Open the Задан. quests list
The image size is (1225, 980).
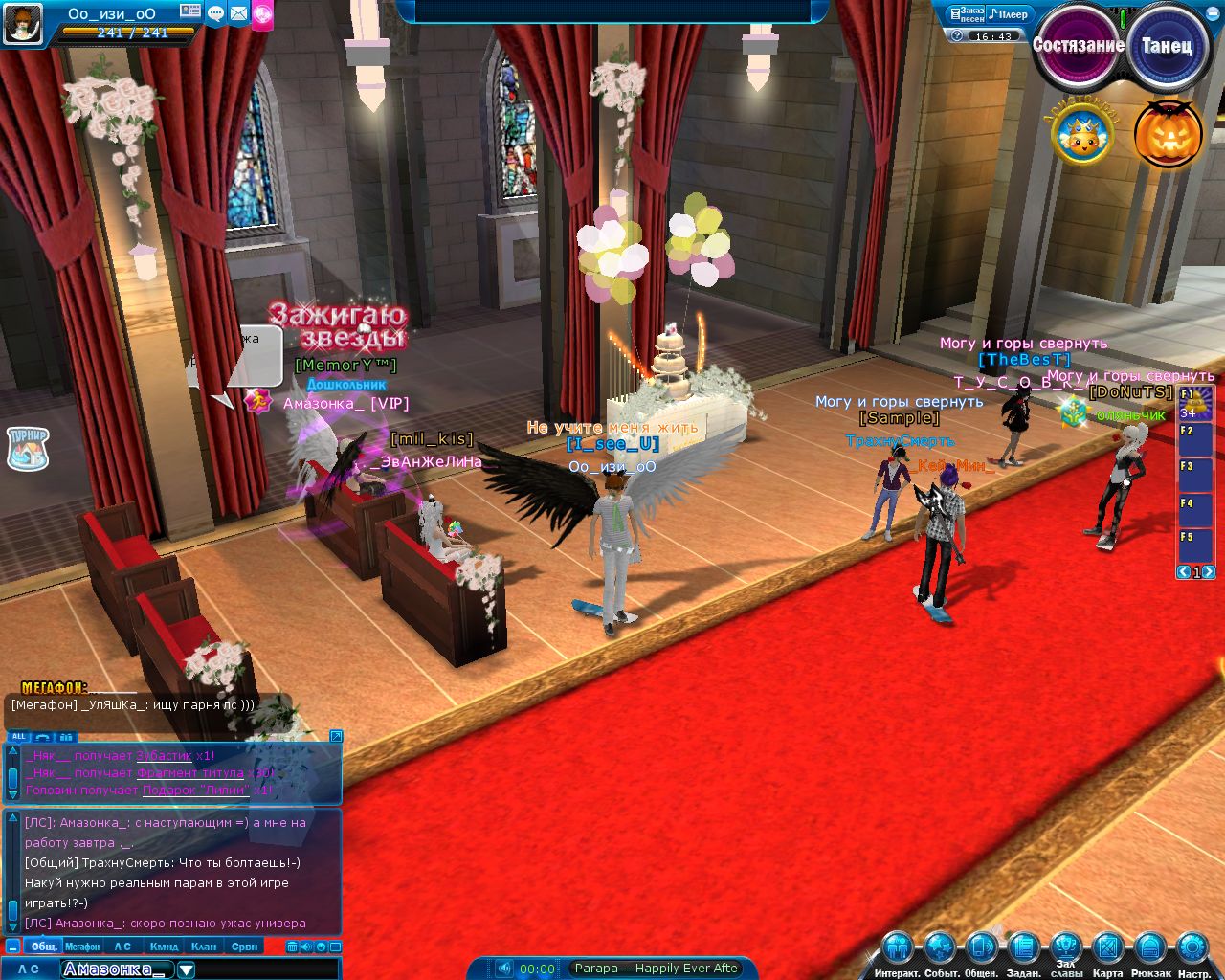tap(1023, 949)
